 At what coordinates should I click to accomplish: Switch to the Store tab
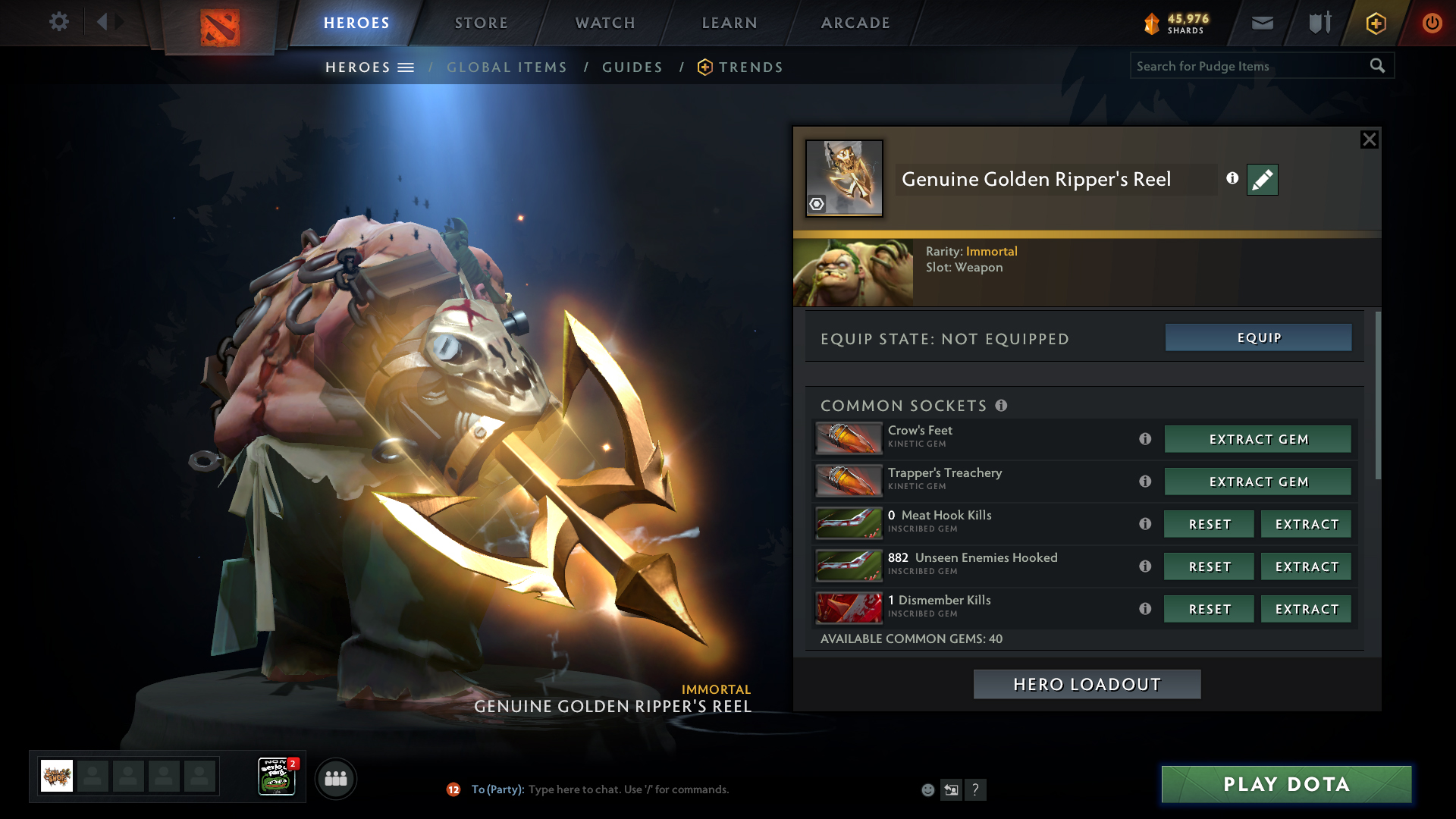[482, 23]
